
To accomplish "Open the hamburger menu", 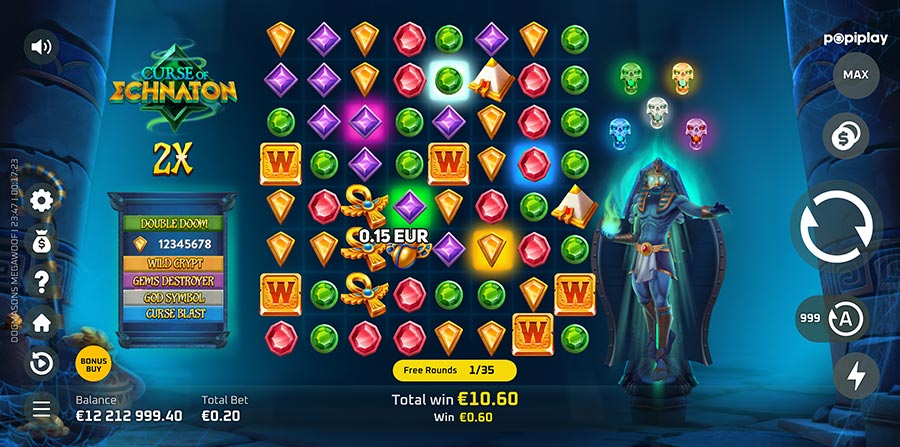I will (x=42, y=407).
